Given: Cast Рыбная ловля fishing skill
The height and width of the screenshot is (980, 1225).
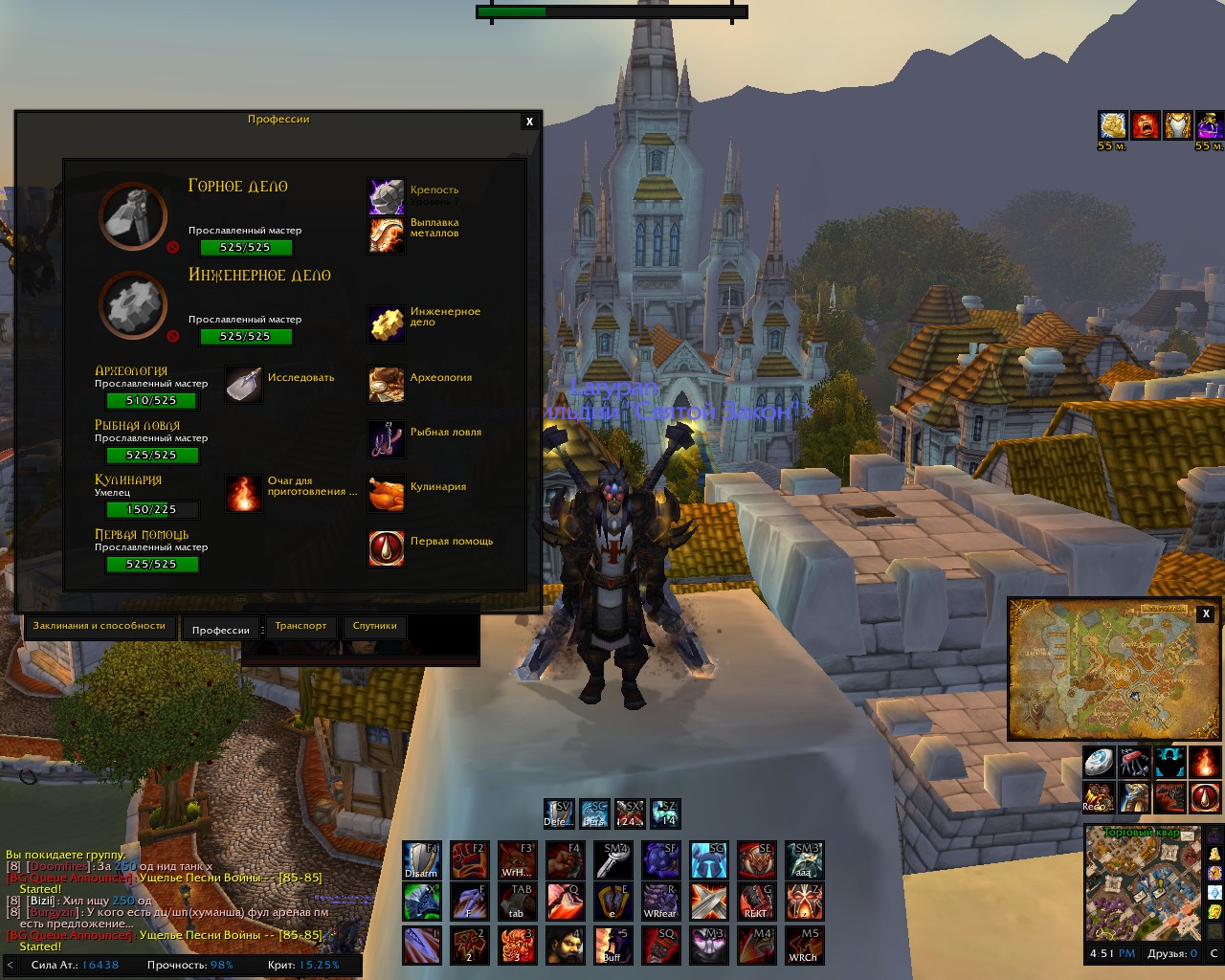Looking at the screenshot, I should pos(387,439).
